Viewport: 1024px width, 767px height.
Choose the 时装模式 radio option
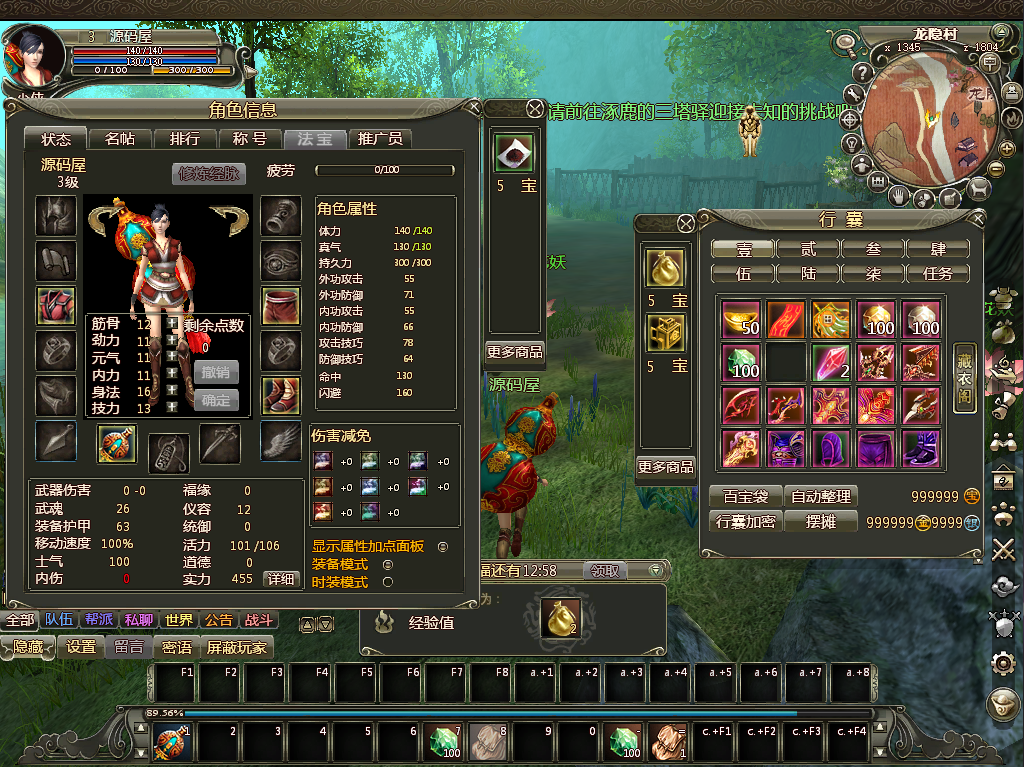coord(388,582)
